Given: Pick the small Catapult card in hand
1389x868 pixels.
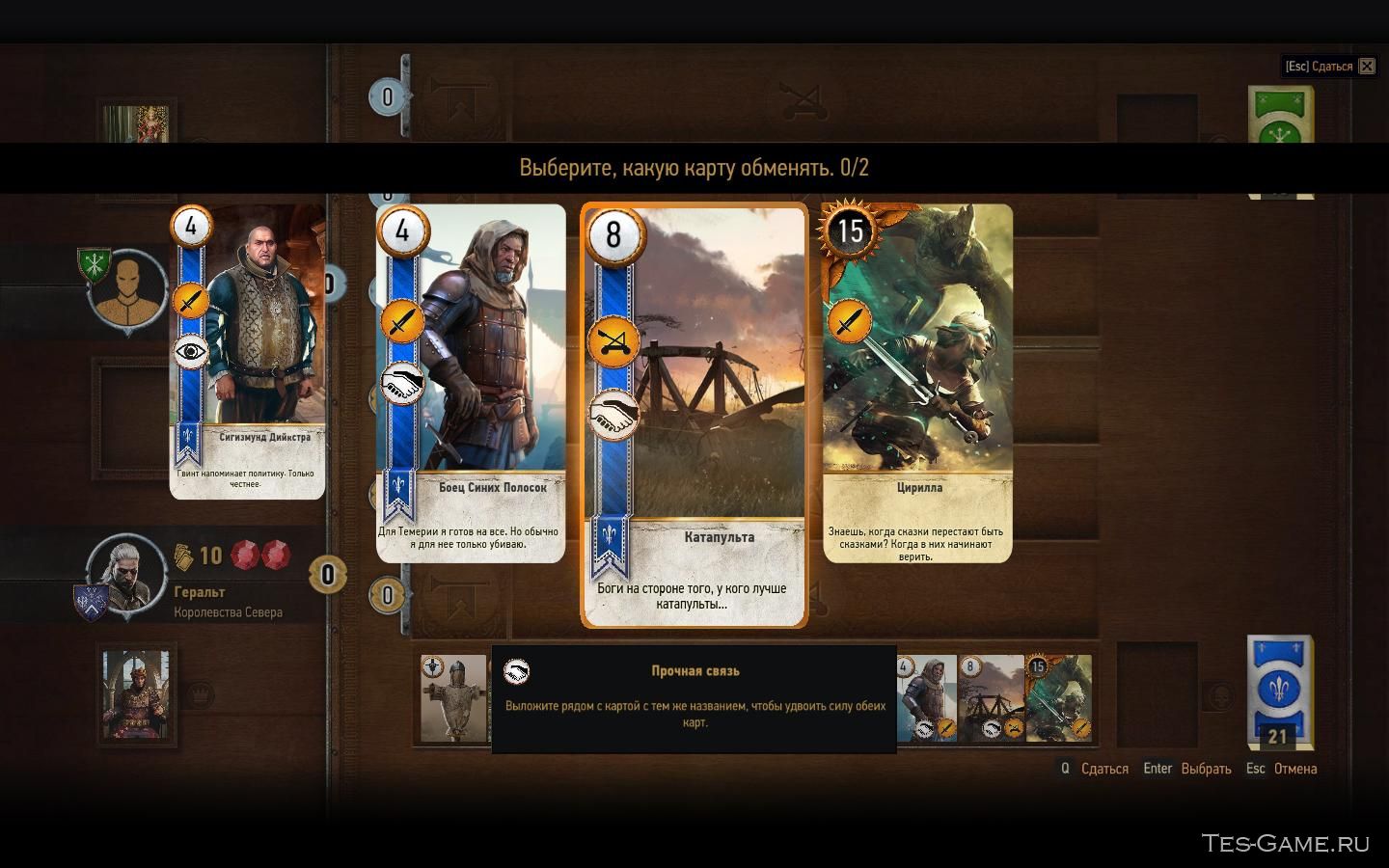Looking at the screenshot, I should click(991, 698).
